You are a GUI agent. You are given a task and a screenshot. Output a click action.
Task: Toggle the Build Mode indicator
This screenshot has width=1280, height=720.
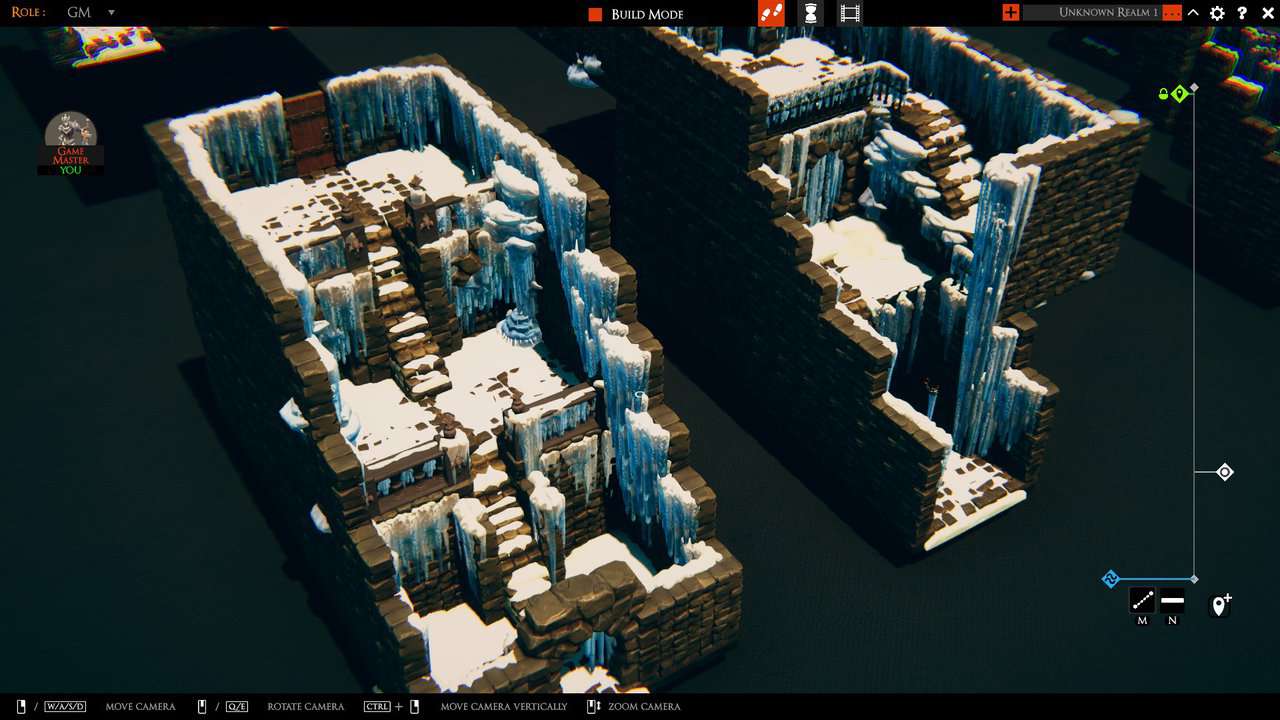pos(593,13)
